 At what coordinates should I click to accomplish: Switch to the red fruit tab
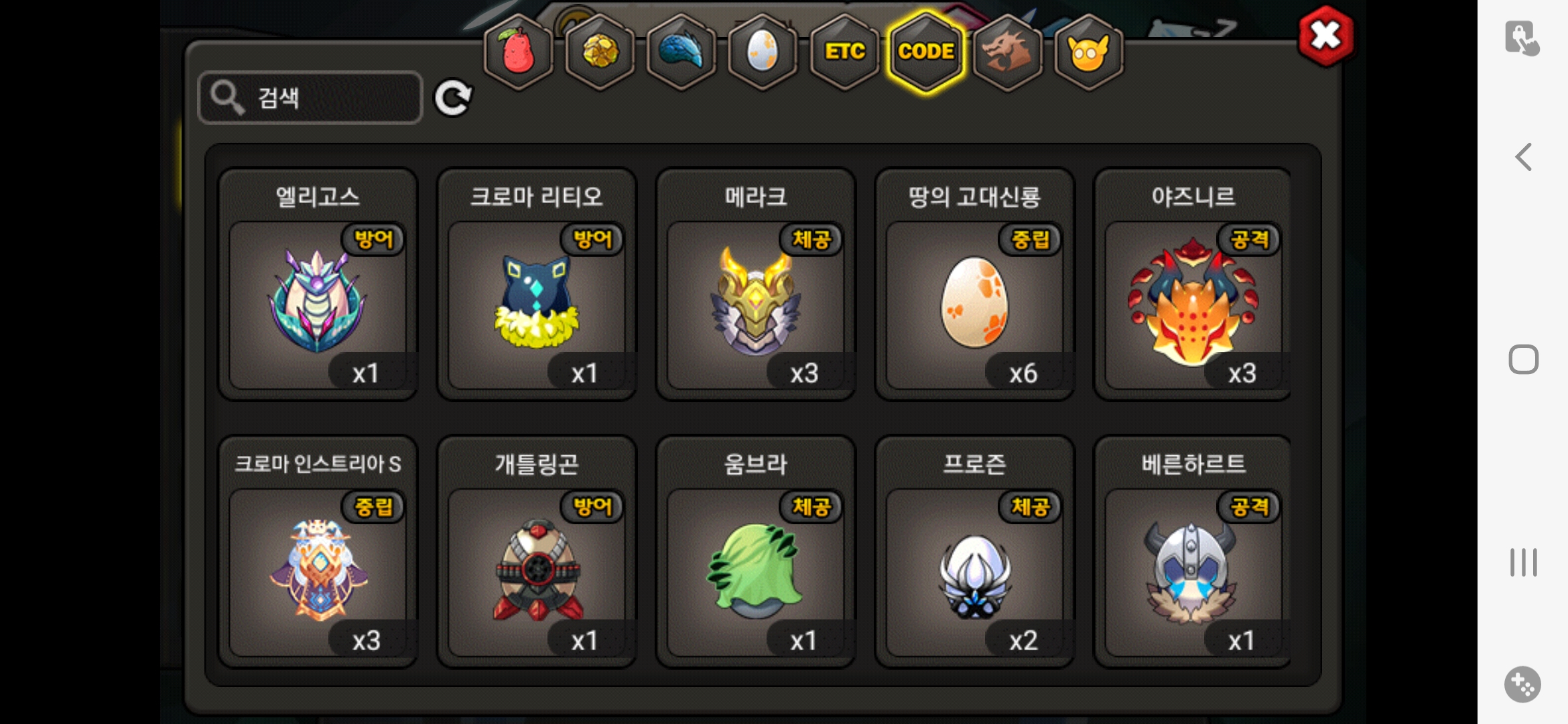[518, 52]
